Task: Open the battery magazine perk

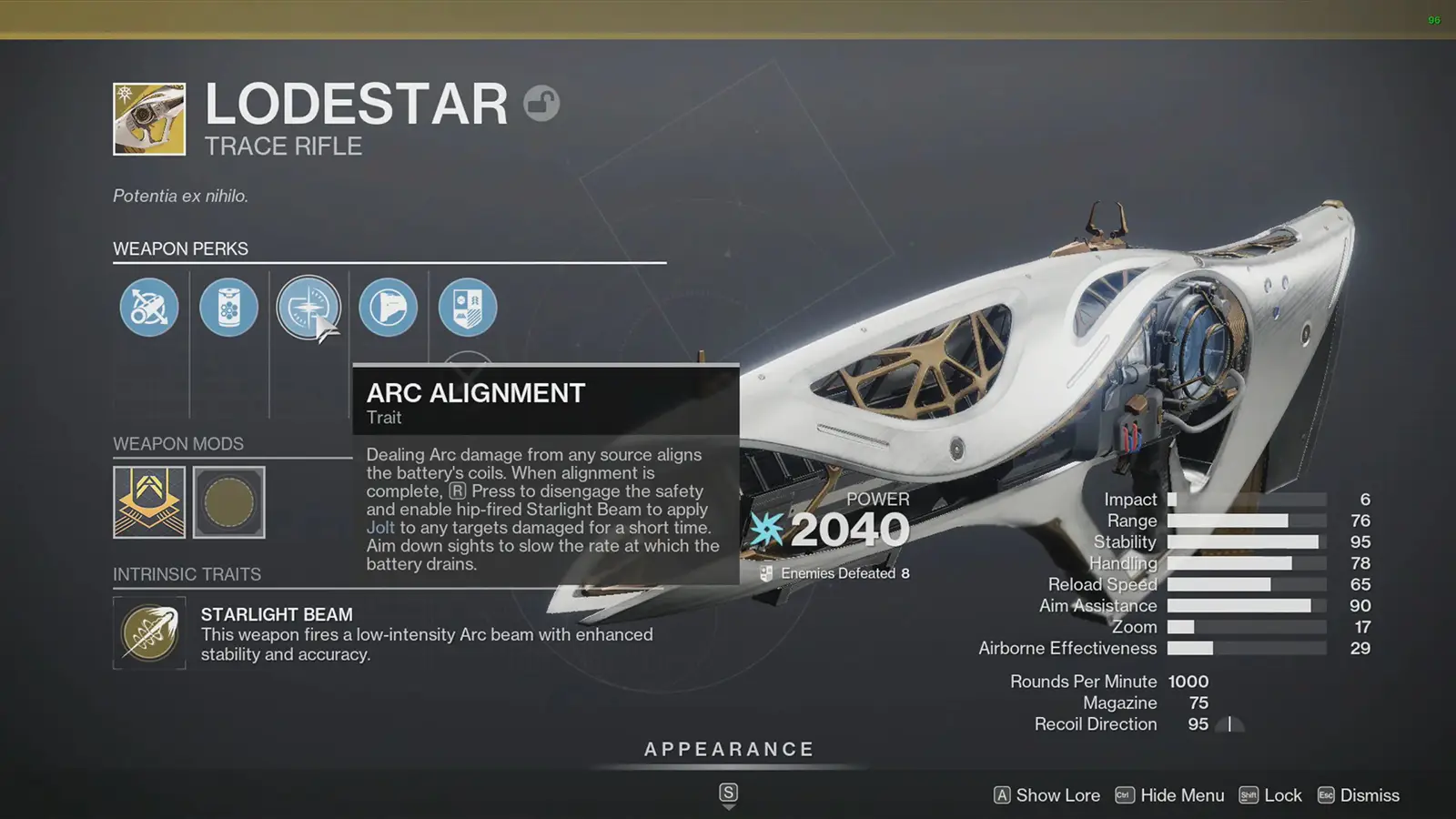Action: click(x=228, y=308)
